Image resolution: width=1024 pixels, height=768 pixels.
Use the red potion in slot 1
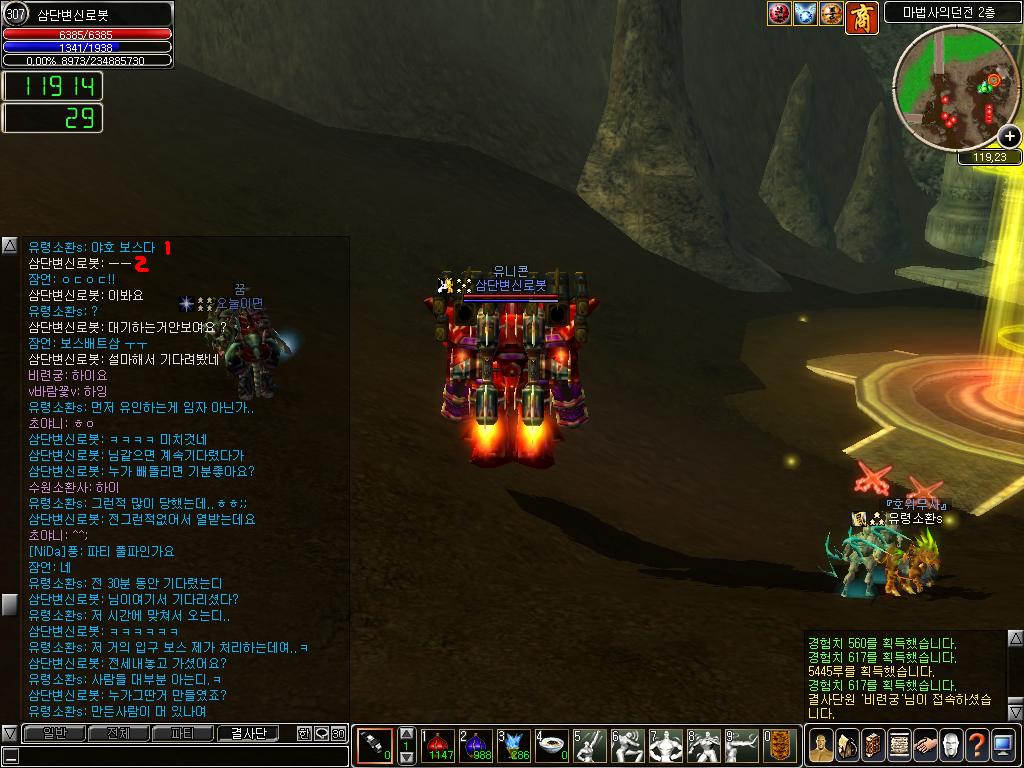tap(440, 745)
